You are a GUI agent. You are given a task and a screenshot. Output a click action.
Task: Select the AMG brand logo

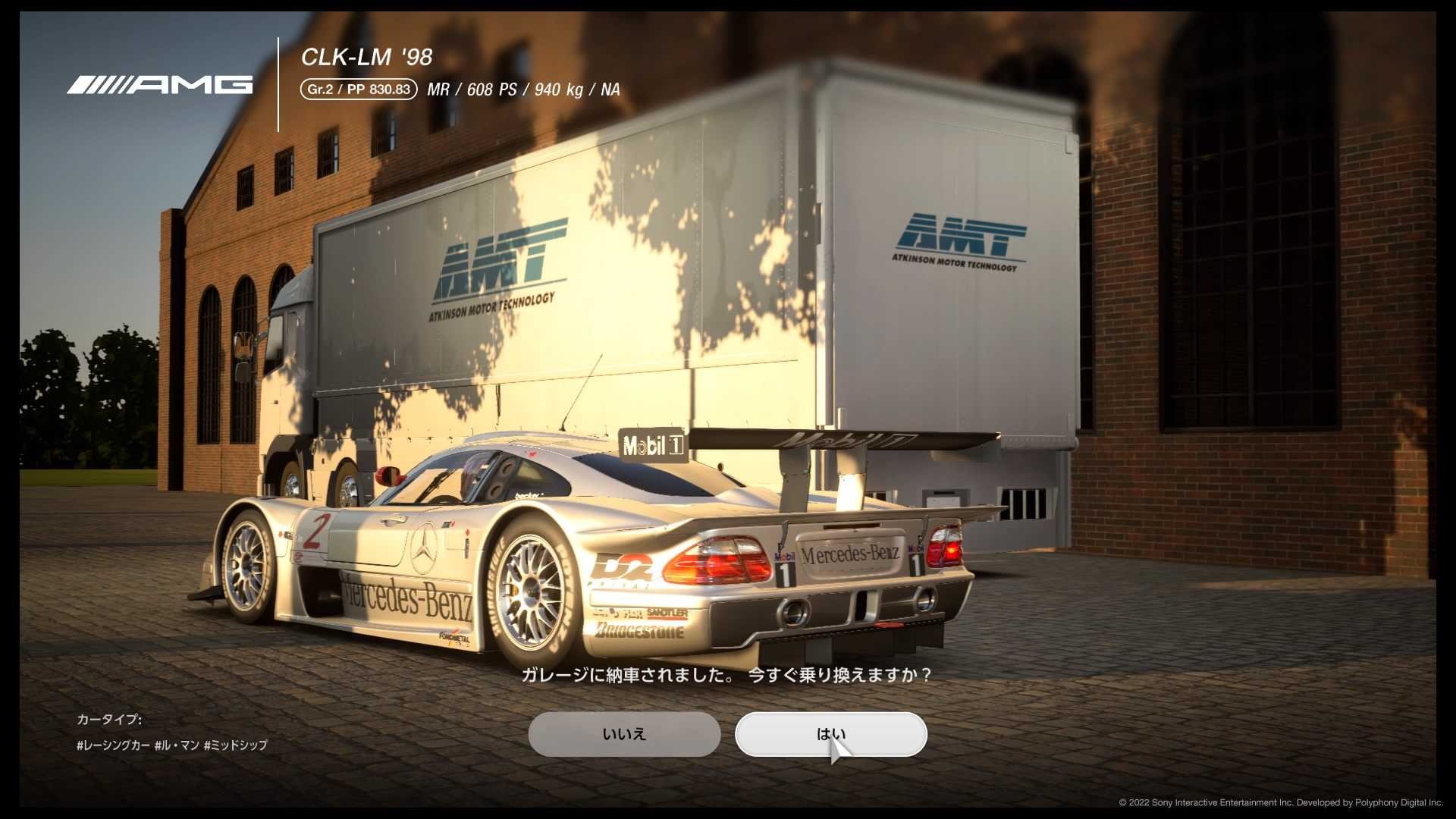click(x=159, y=83)
